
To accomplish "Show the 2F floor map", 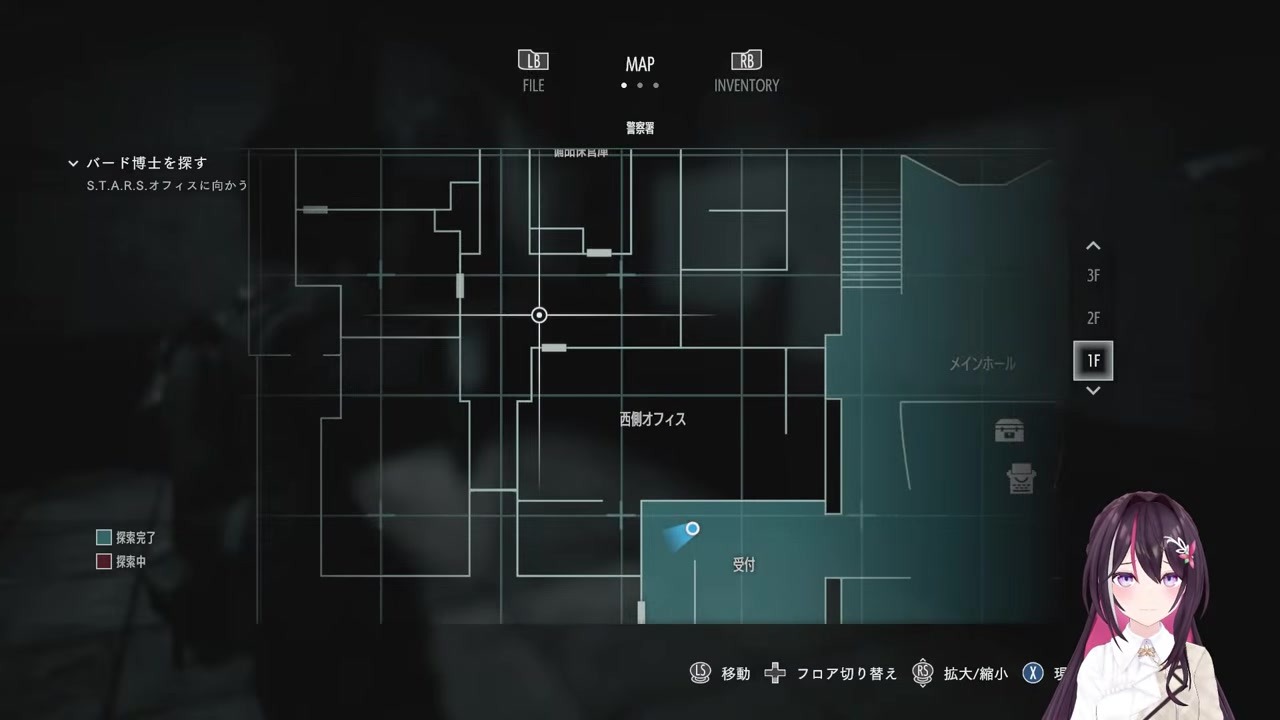I will click(1093, 318).
